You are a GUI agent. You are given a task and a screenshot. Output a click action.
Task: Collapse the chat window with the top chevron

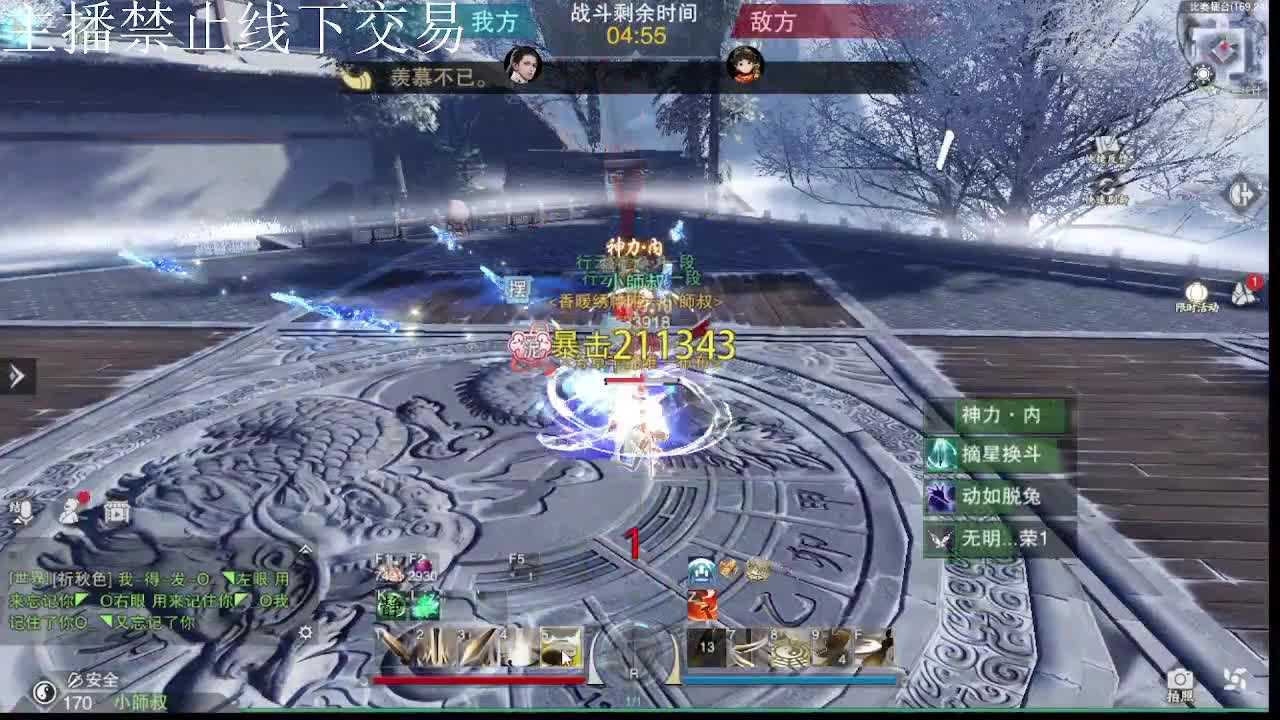pos(305,550)
